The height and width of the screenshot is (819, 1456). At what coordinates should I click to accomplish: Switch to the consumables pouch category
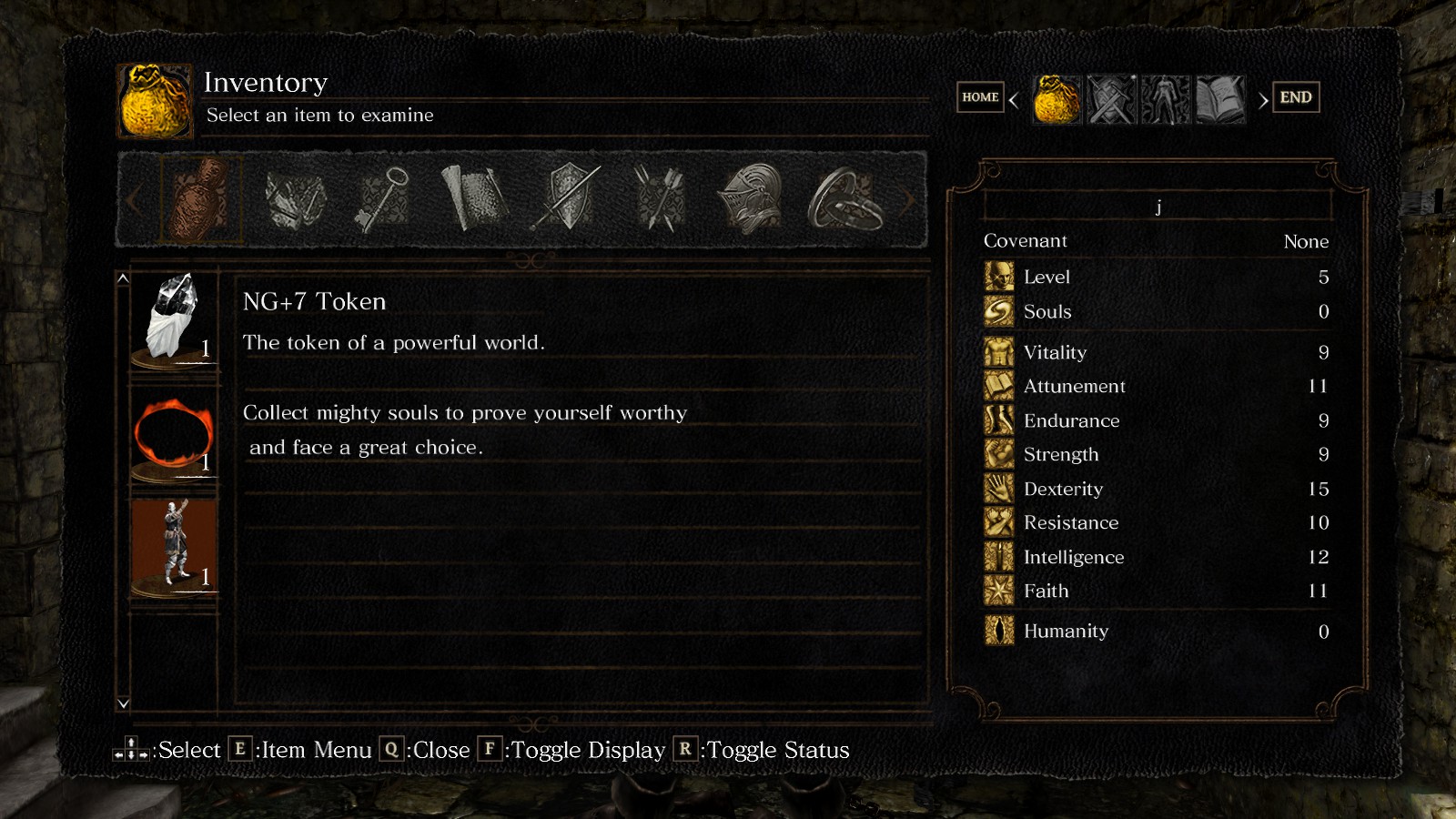pos(201,199)
